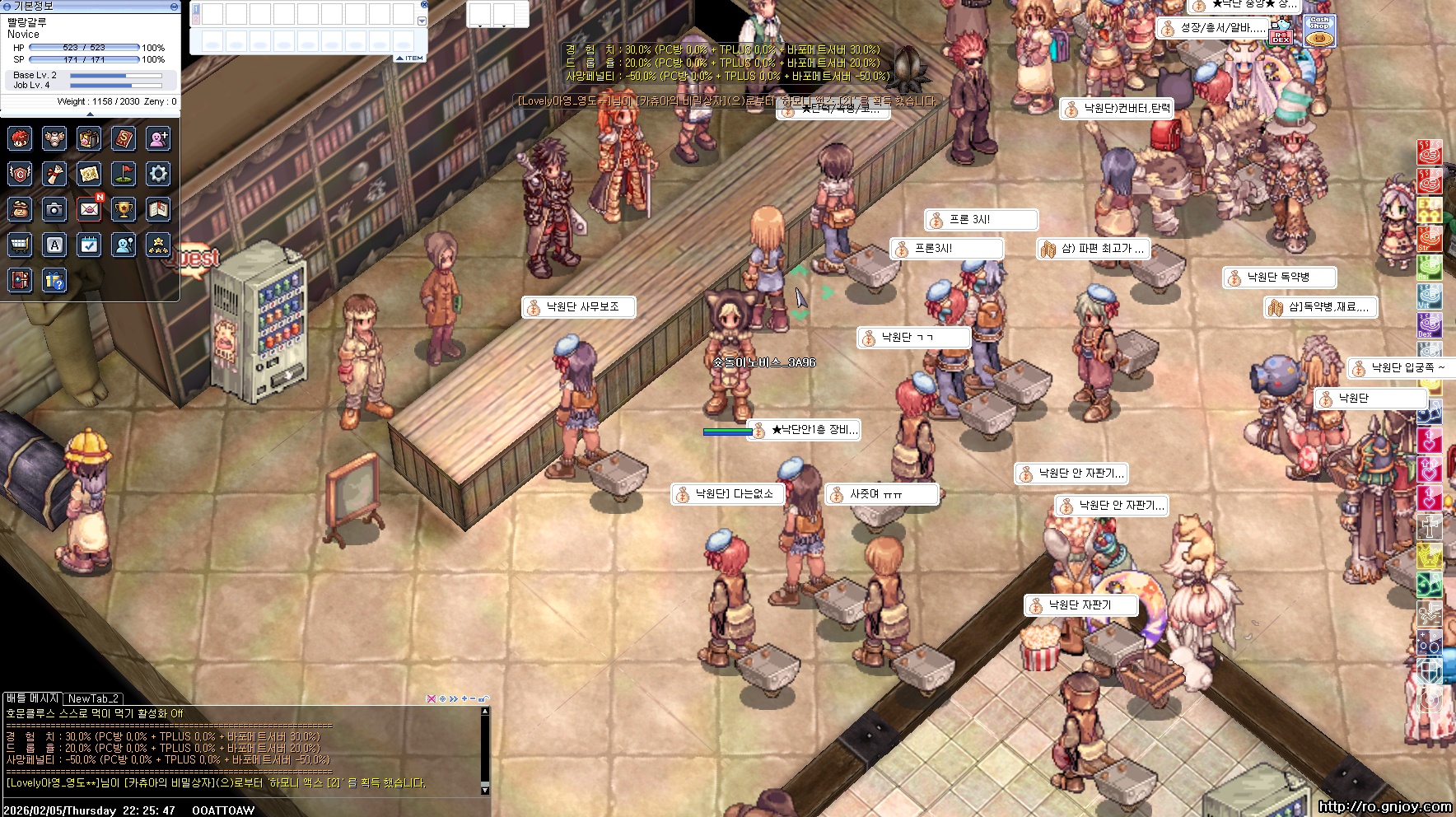Image resolution: width=1456 pixels, height=817 pixels.
Task: Open the gold trophy achievements icon
Action: click(x=124, y=209)
